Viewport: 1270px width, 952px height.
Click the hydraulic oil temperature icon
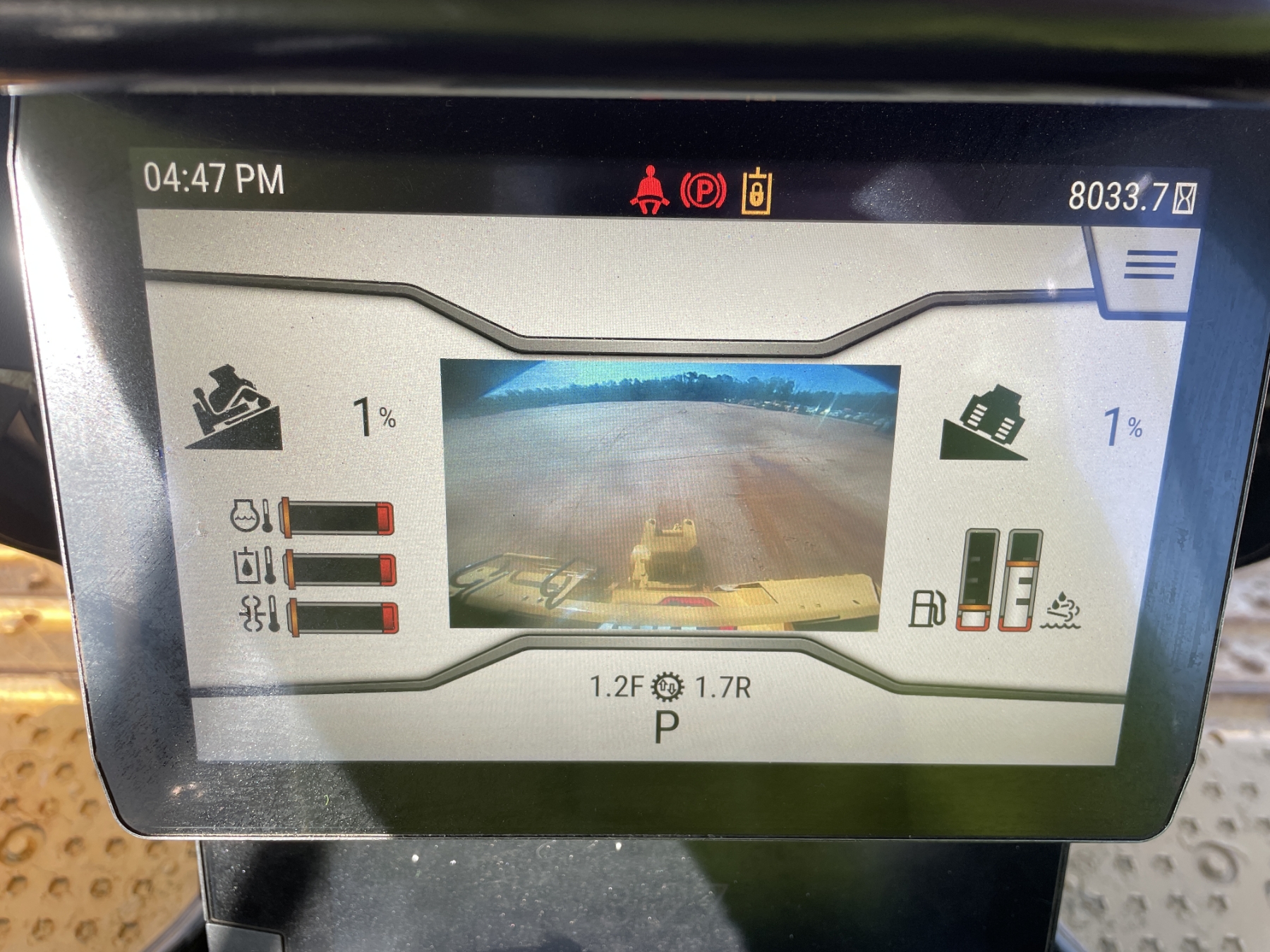click(253, 566)
